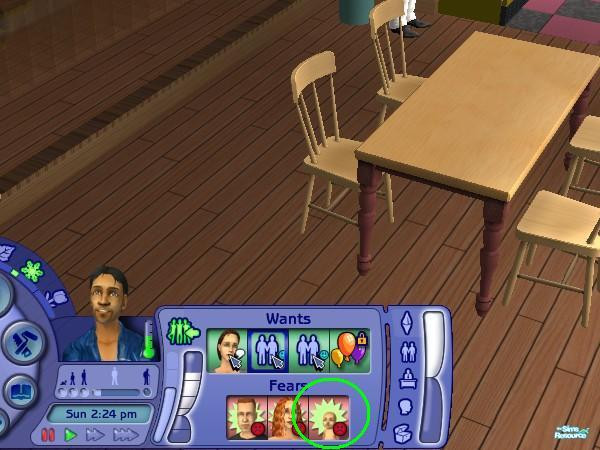
Task: Switch to the career panel
Action: click(404, 379)
